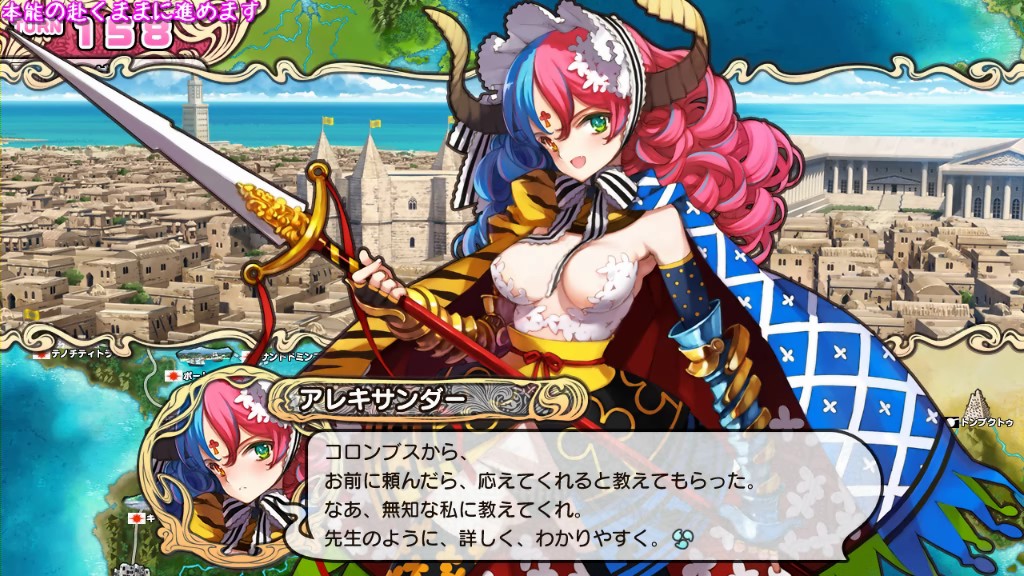This screenshot has height=576, width=1024.
Task: Click the spinning fan continue indicator
Action: pyautogui.click(x=684, y=538)
